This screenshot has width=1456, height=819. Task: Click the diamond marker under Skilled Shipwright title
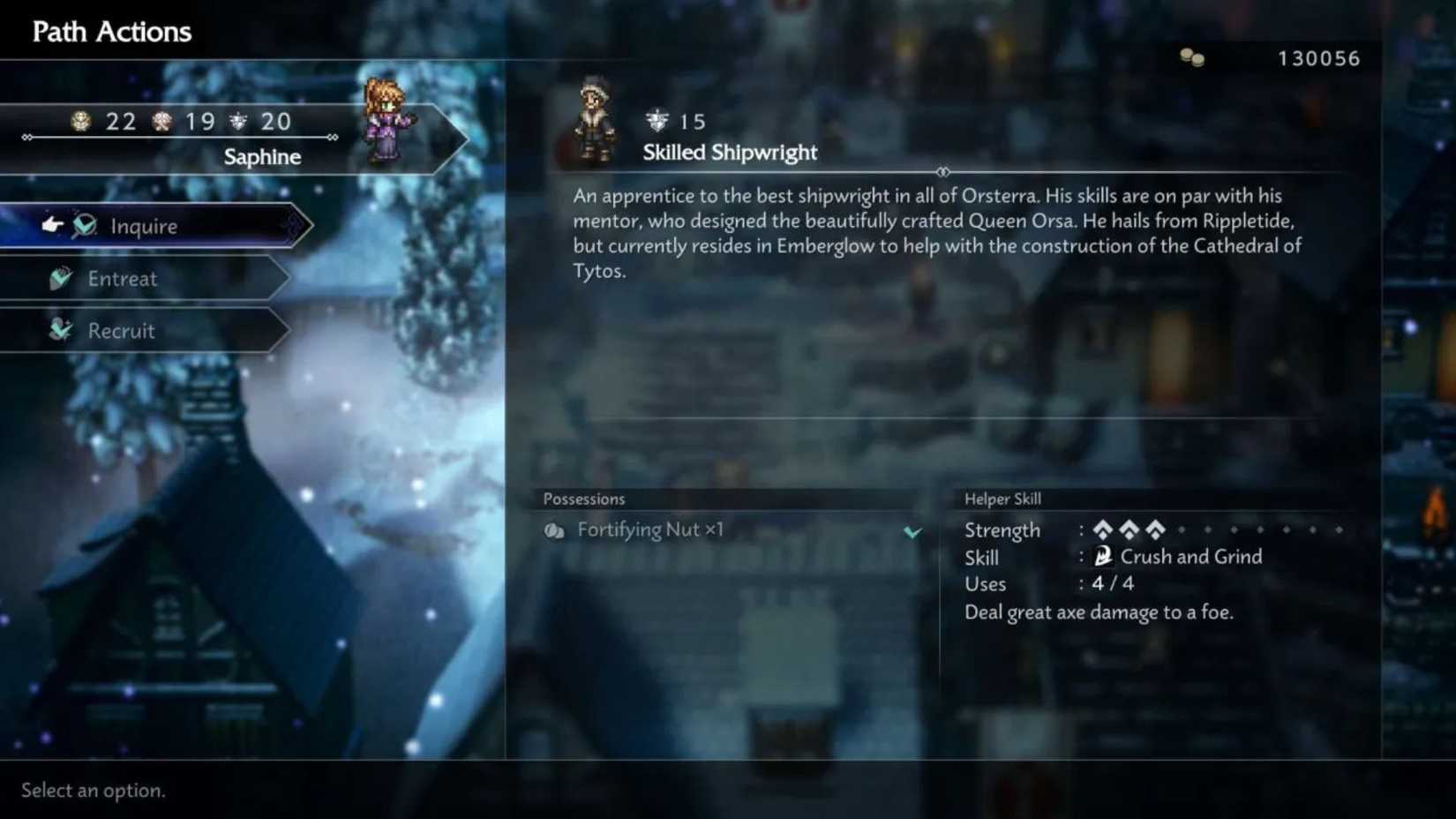pos(945,173)
